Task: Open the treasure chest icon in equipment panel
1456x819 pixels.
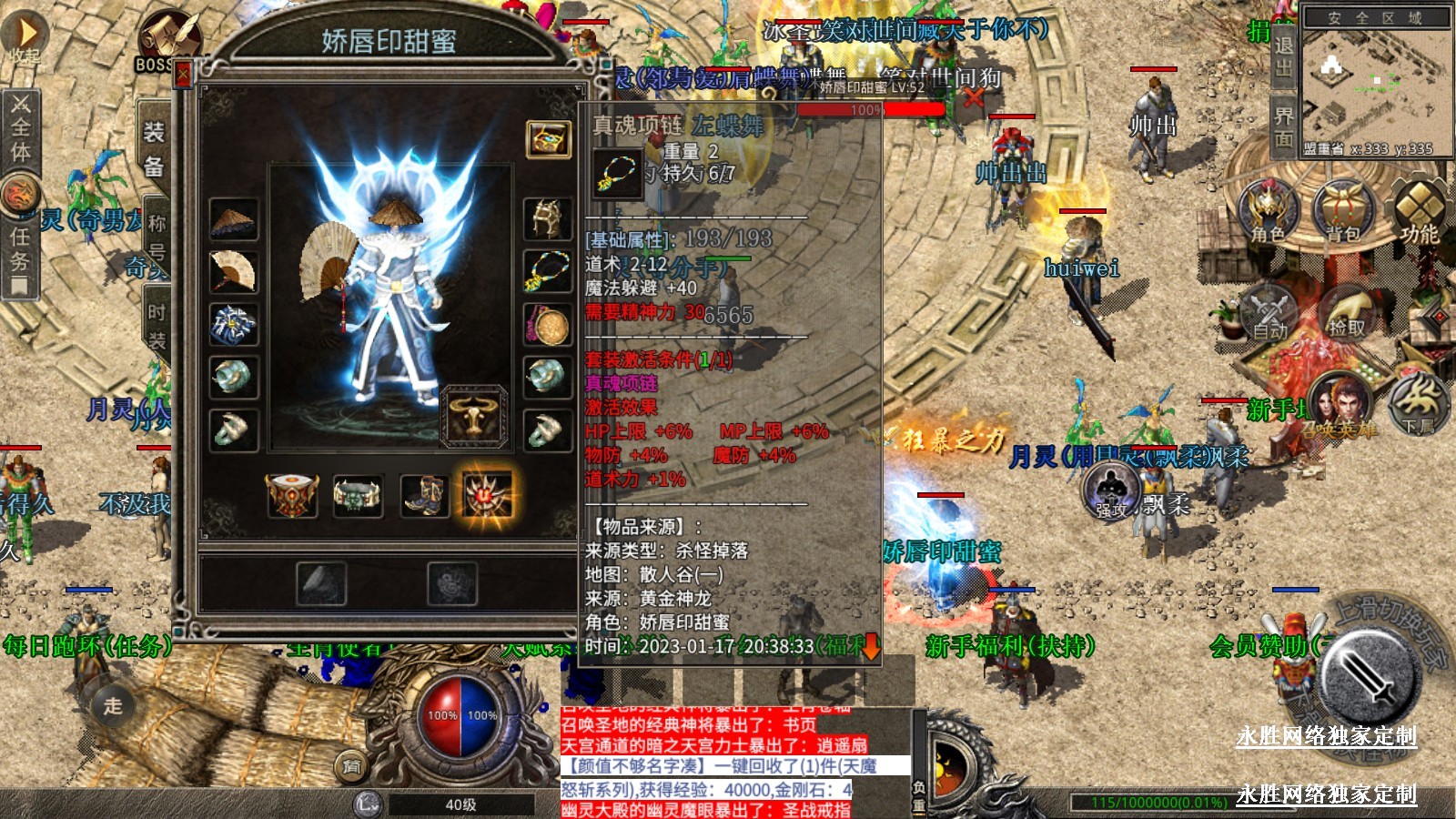Action: pos(548,139)
